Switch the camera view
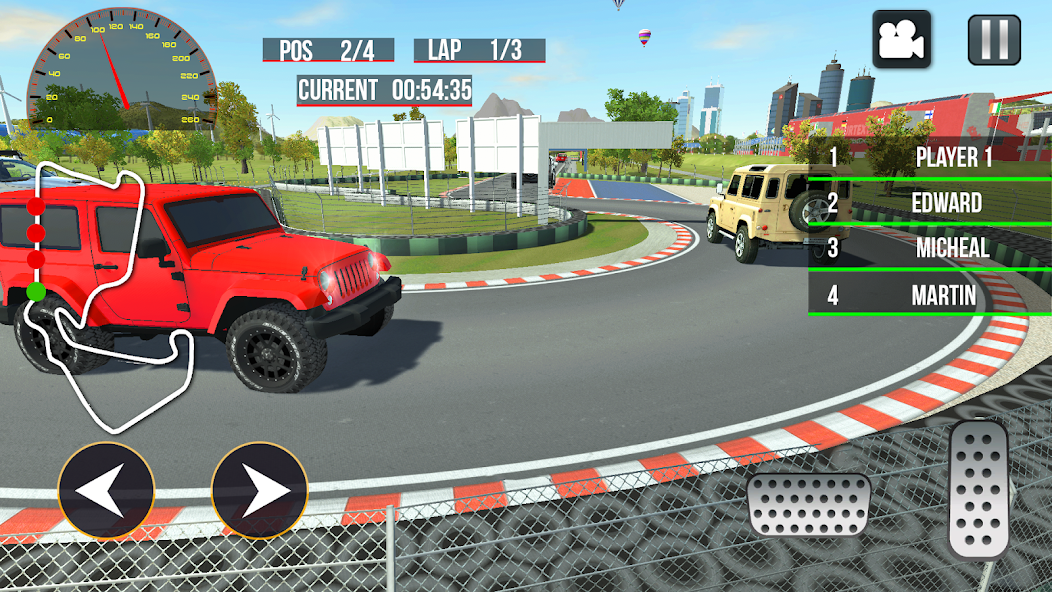The image size is (1052, 592). 901,40
